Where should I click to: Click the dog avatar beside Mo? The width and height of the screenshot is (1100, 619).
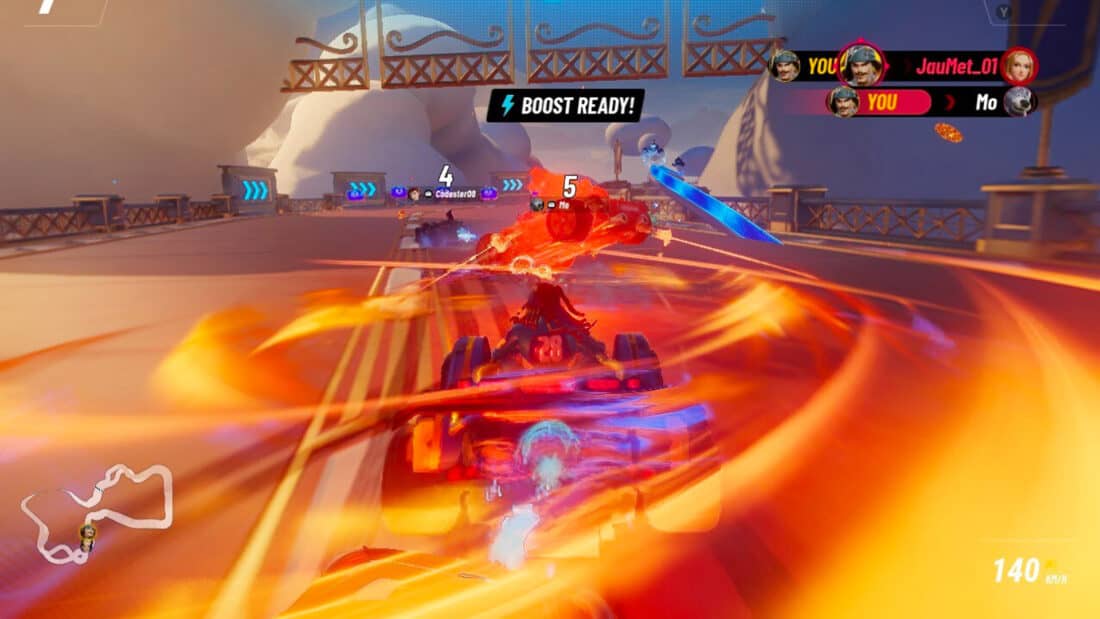point(1019,102)
